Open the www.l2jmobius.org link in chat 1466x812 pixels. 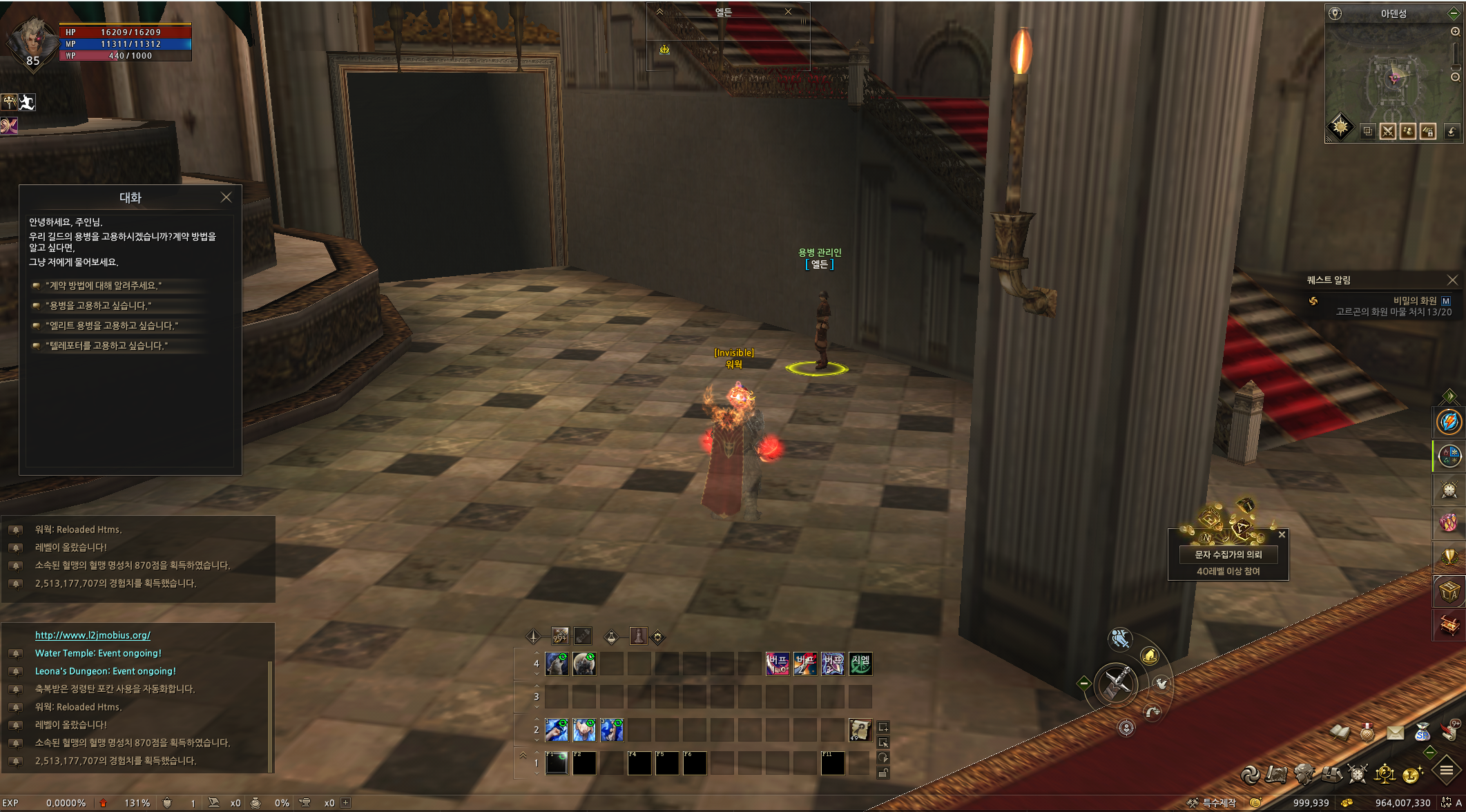tap(93, 635)
